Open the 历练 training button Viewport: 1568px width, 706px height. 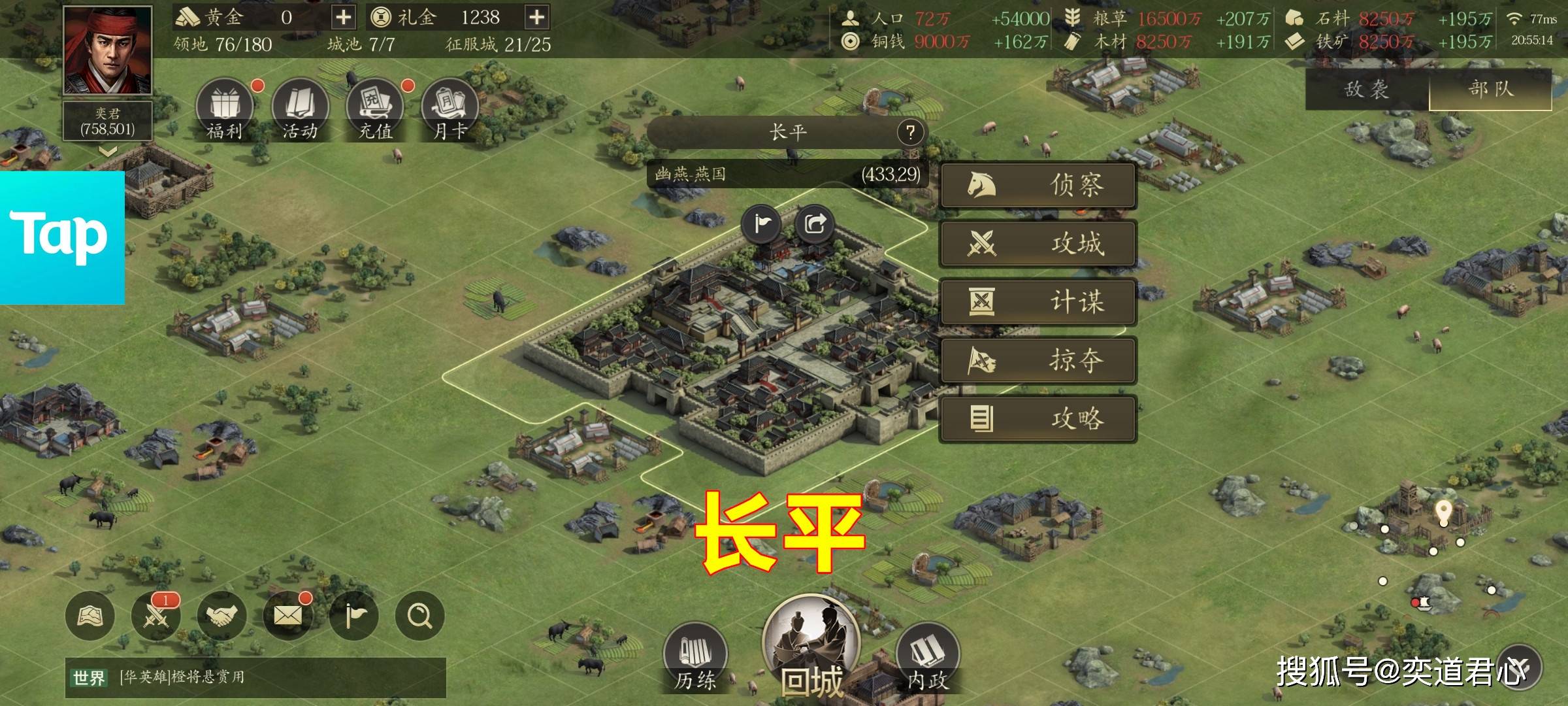(x=695, y=657)
